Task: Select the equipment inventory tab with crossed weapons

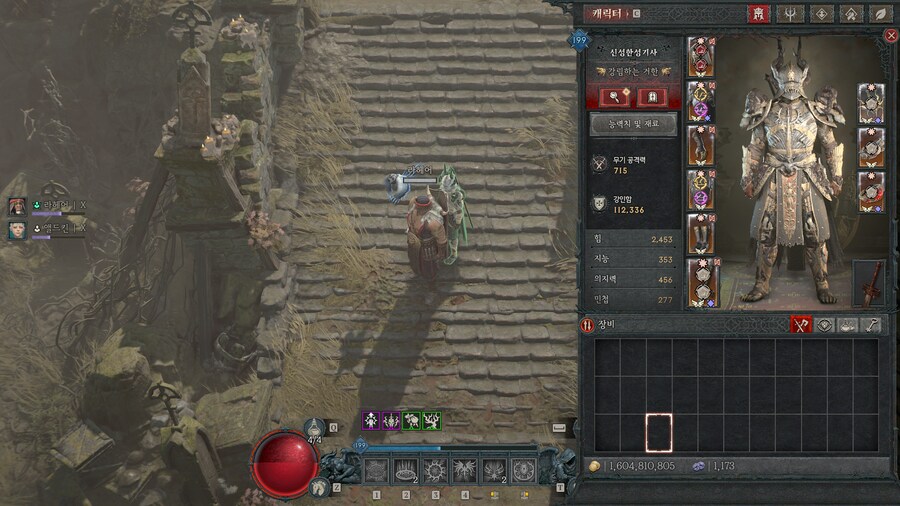Action: pos(800,325)
